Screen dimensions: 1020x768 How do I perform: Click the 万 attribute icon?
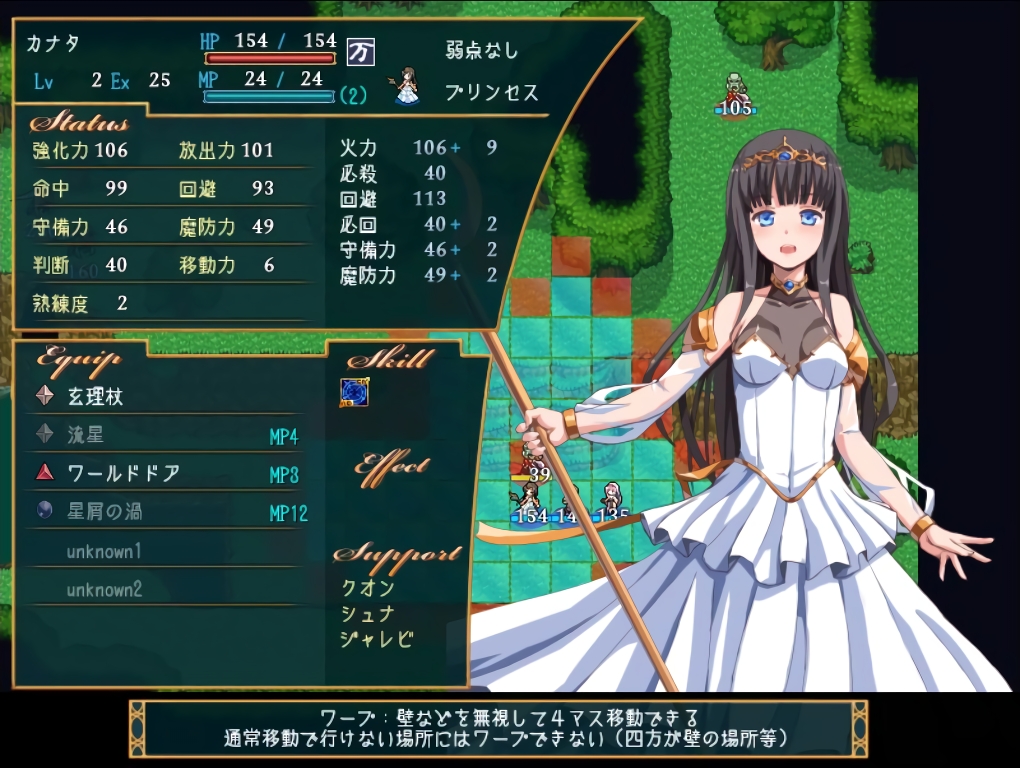359,51
